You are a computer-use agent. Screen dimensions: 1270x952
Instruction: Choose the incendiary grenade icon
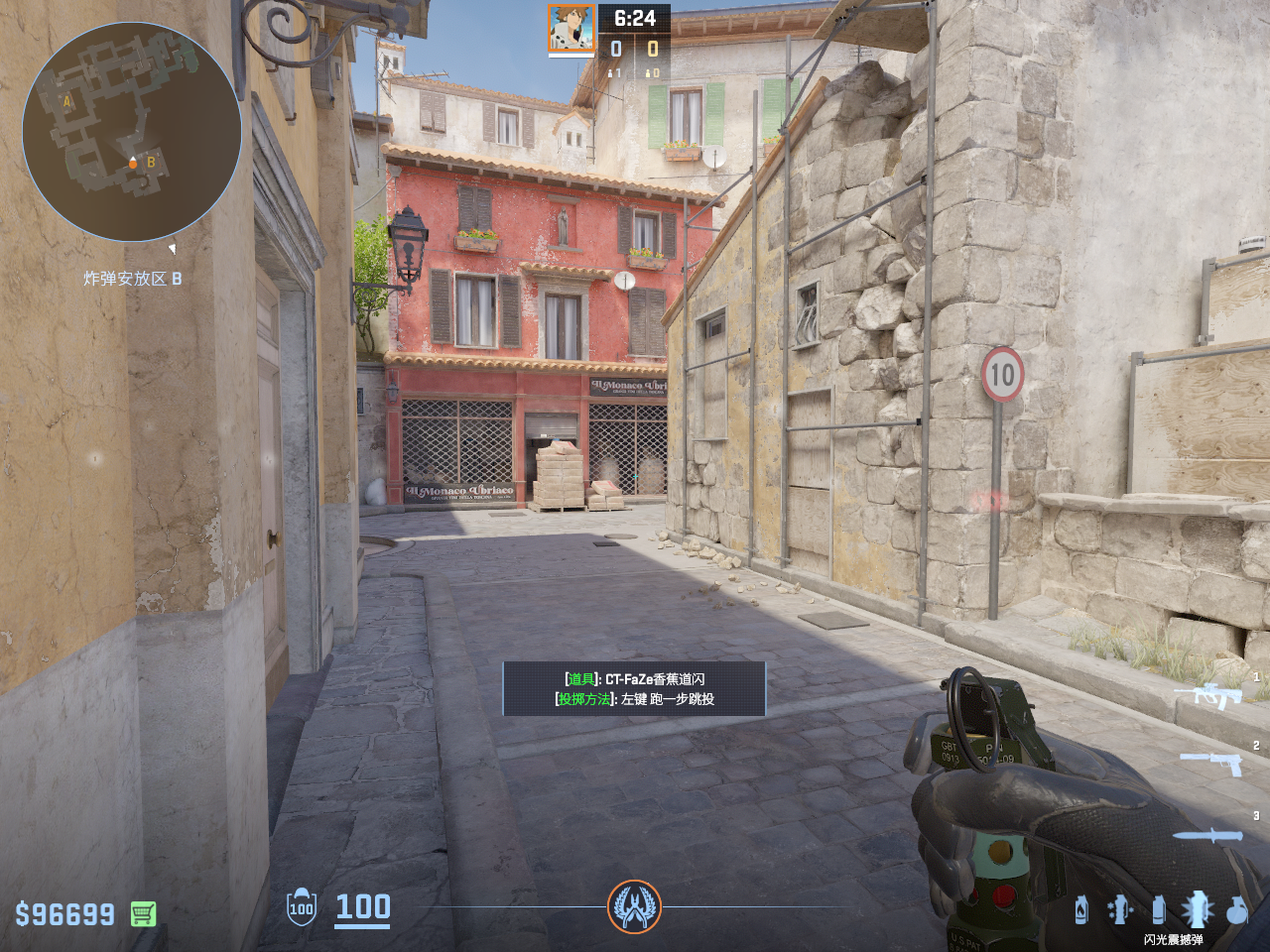tap(1081, 909)
